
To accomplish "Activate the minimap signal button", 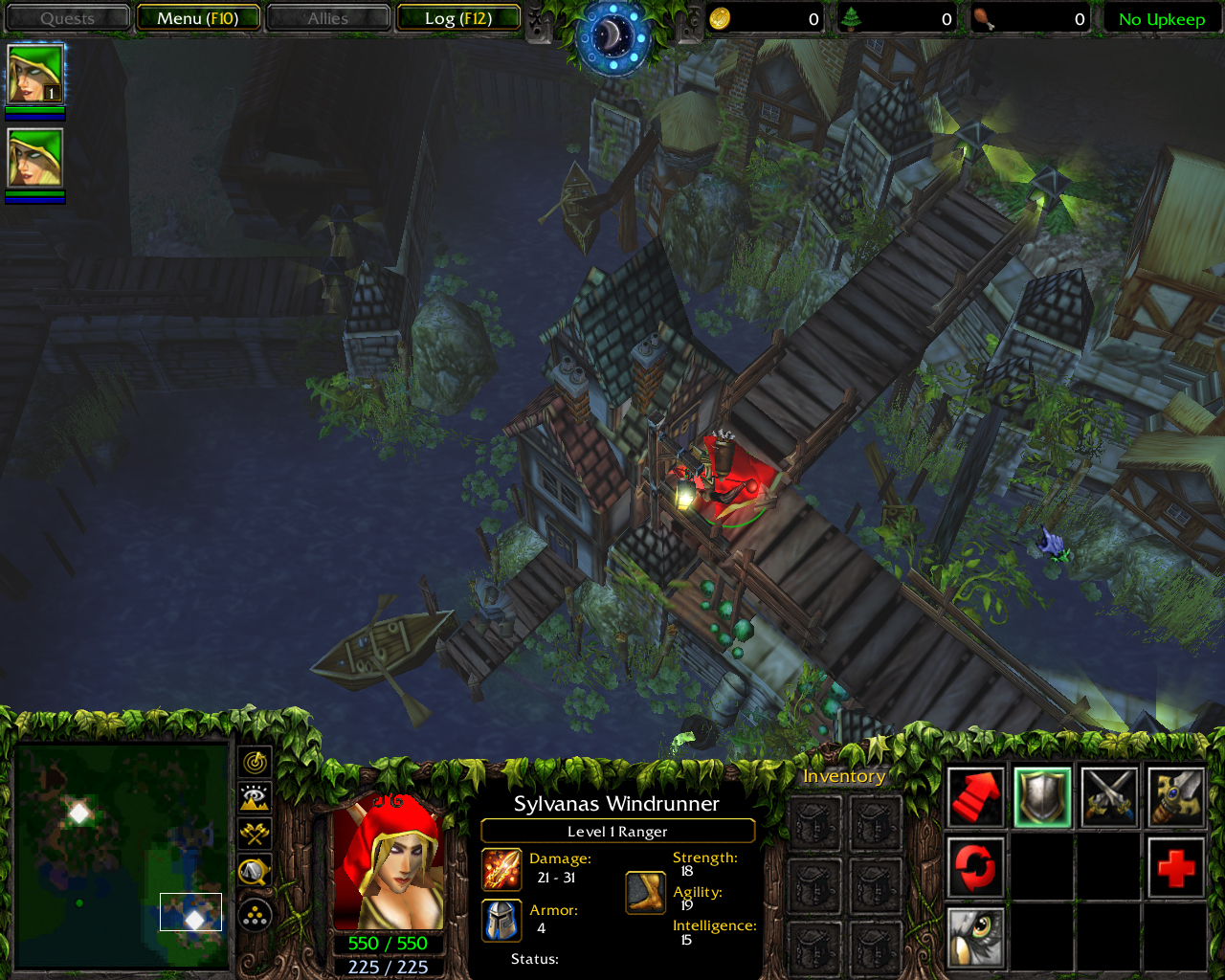I will tap(255, 763).
